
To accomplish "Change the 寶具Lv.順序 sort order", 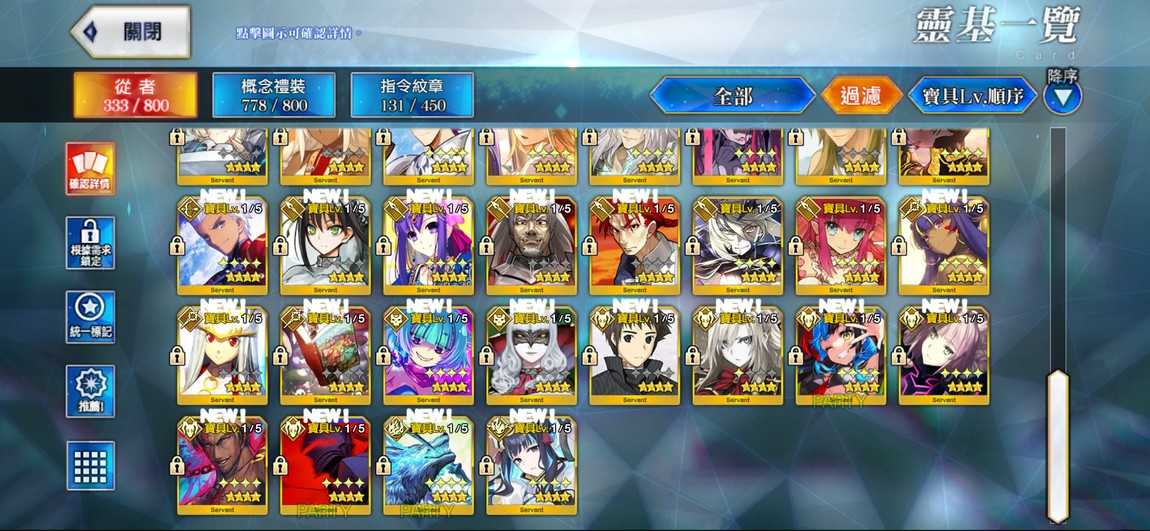I will [972, 96].
